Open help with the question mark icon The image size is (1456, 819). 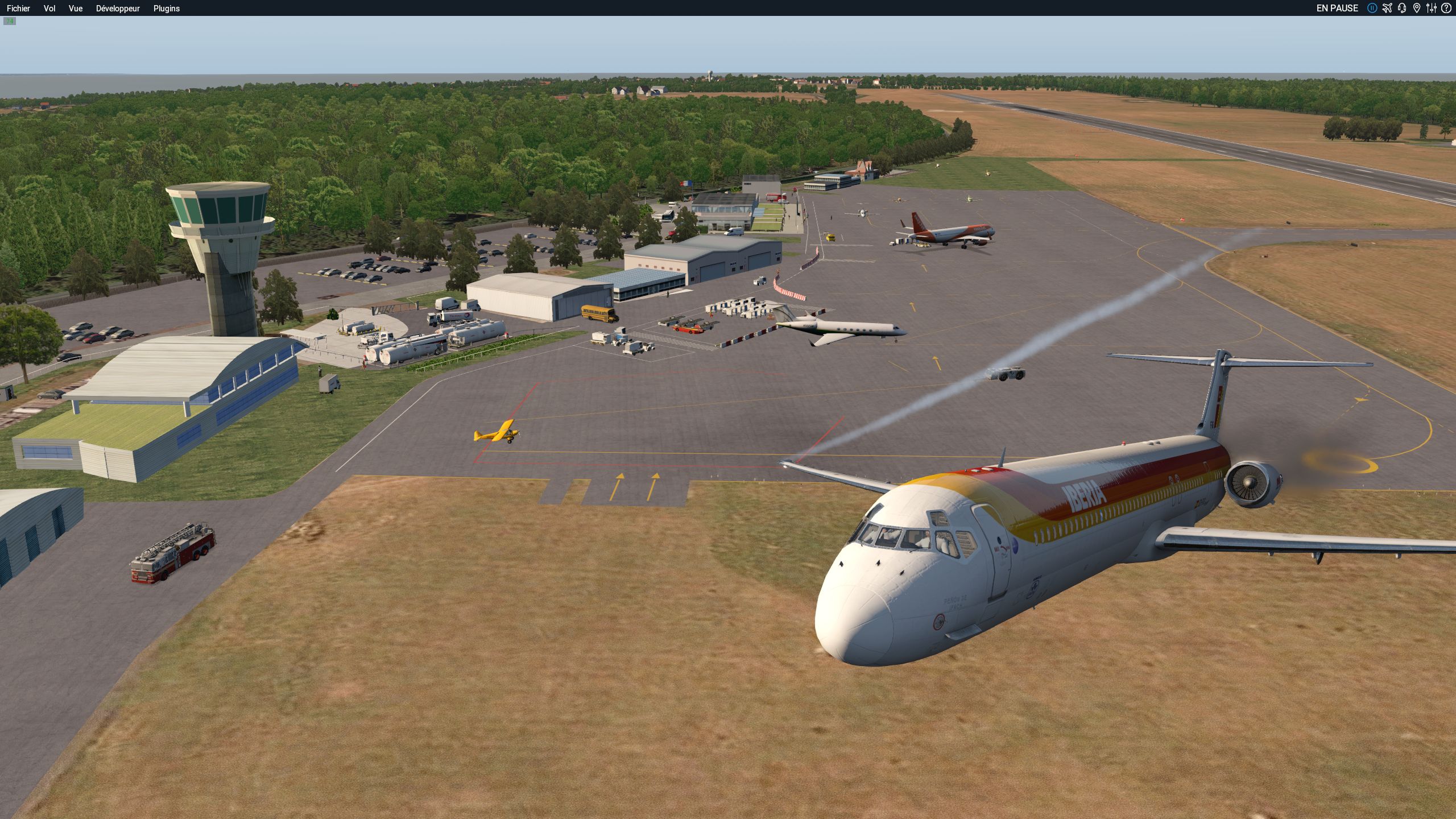[1446, 8]
